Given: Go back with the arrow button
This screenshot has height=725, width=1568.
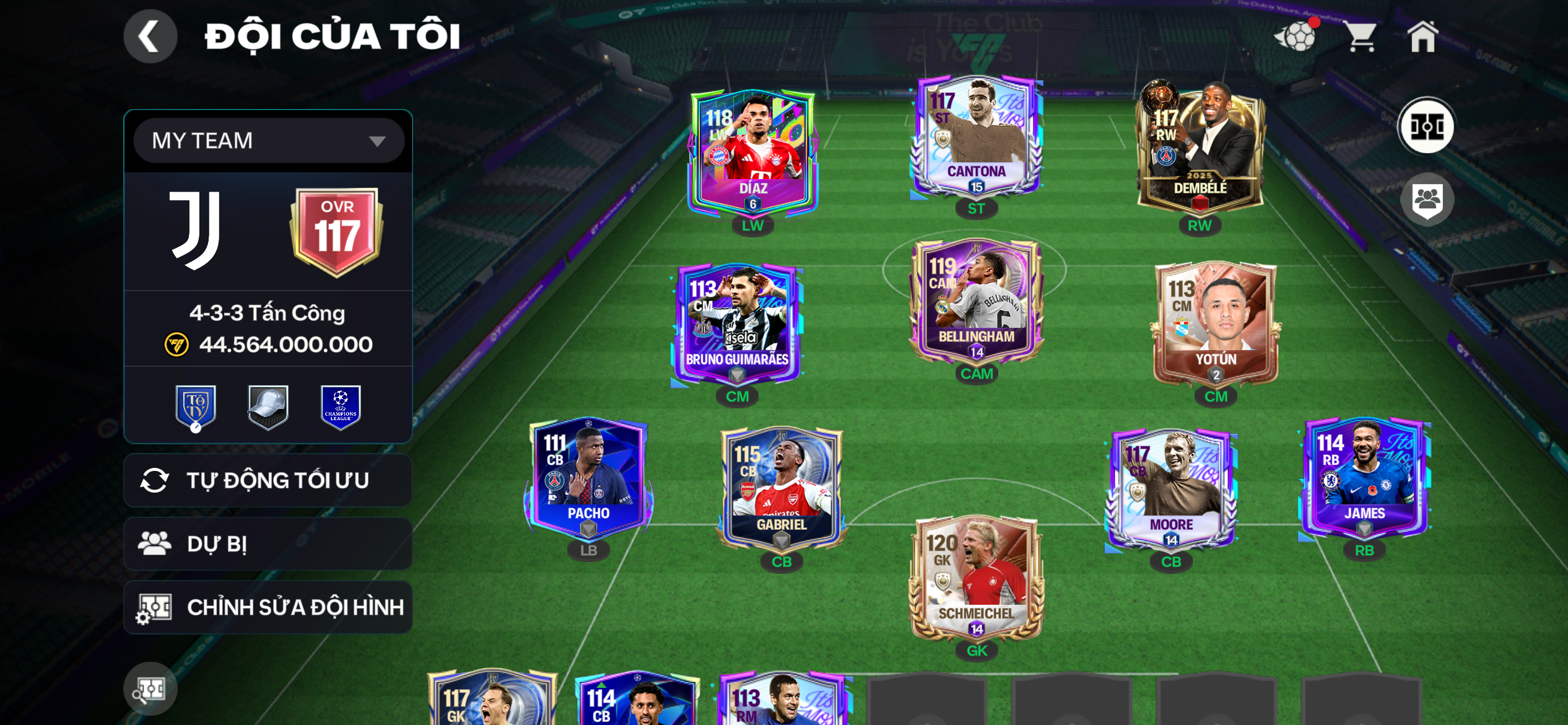Looking at the screenshot, I should click(x=150, y=36).
